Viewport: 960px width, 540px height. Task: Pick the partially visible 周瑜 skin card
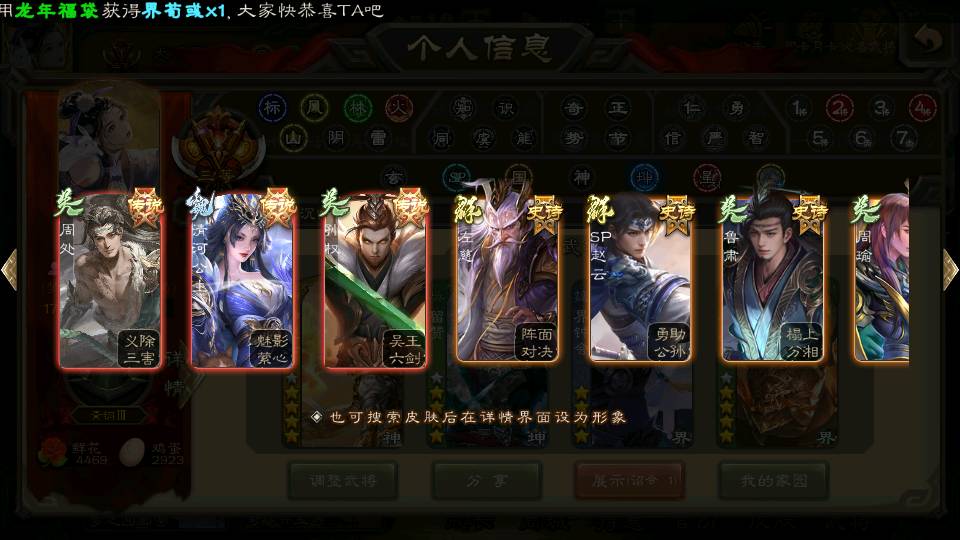[x=882, y=278]
